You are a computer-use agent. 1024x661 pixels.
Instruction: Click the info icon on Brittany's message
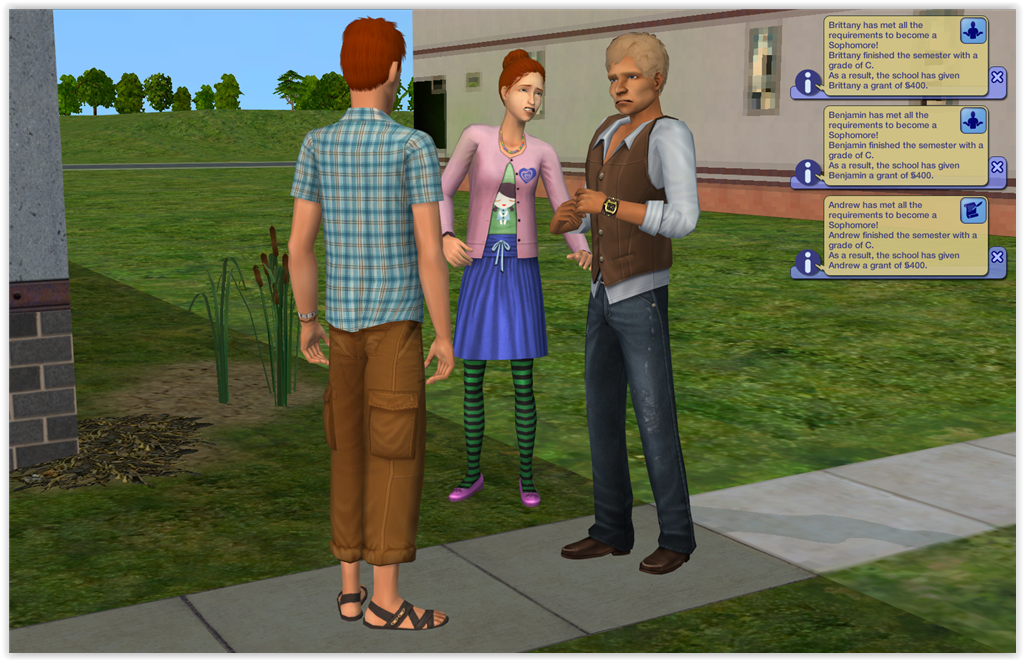(808, 82)
